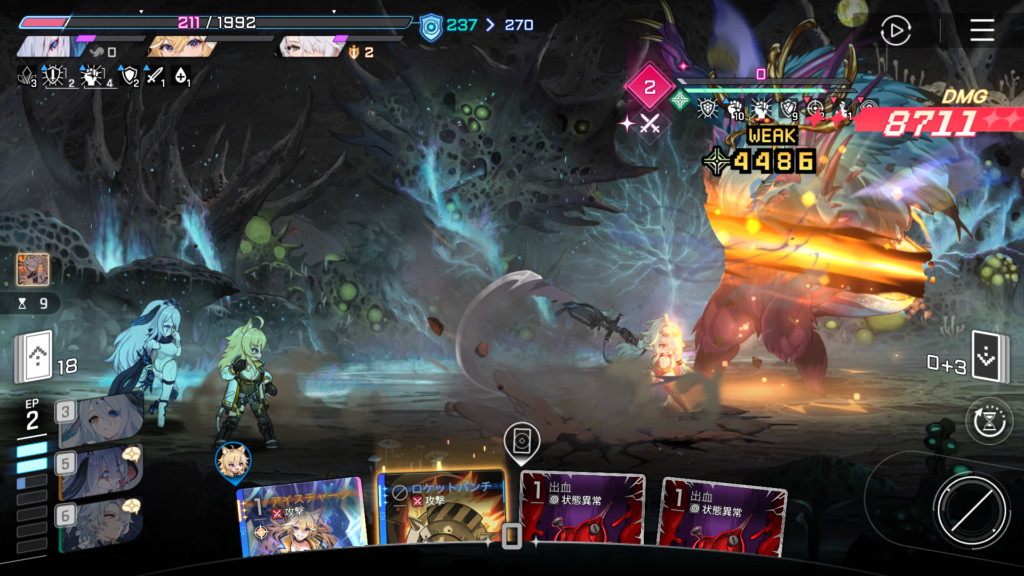Inspect the enemy's pink diamond action counter
Screen dimensions: 1024x576
pyautogui.click(x=649, y=88)
